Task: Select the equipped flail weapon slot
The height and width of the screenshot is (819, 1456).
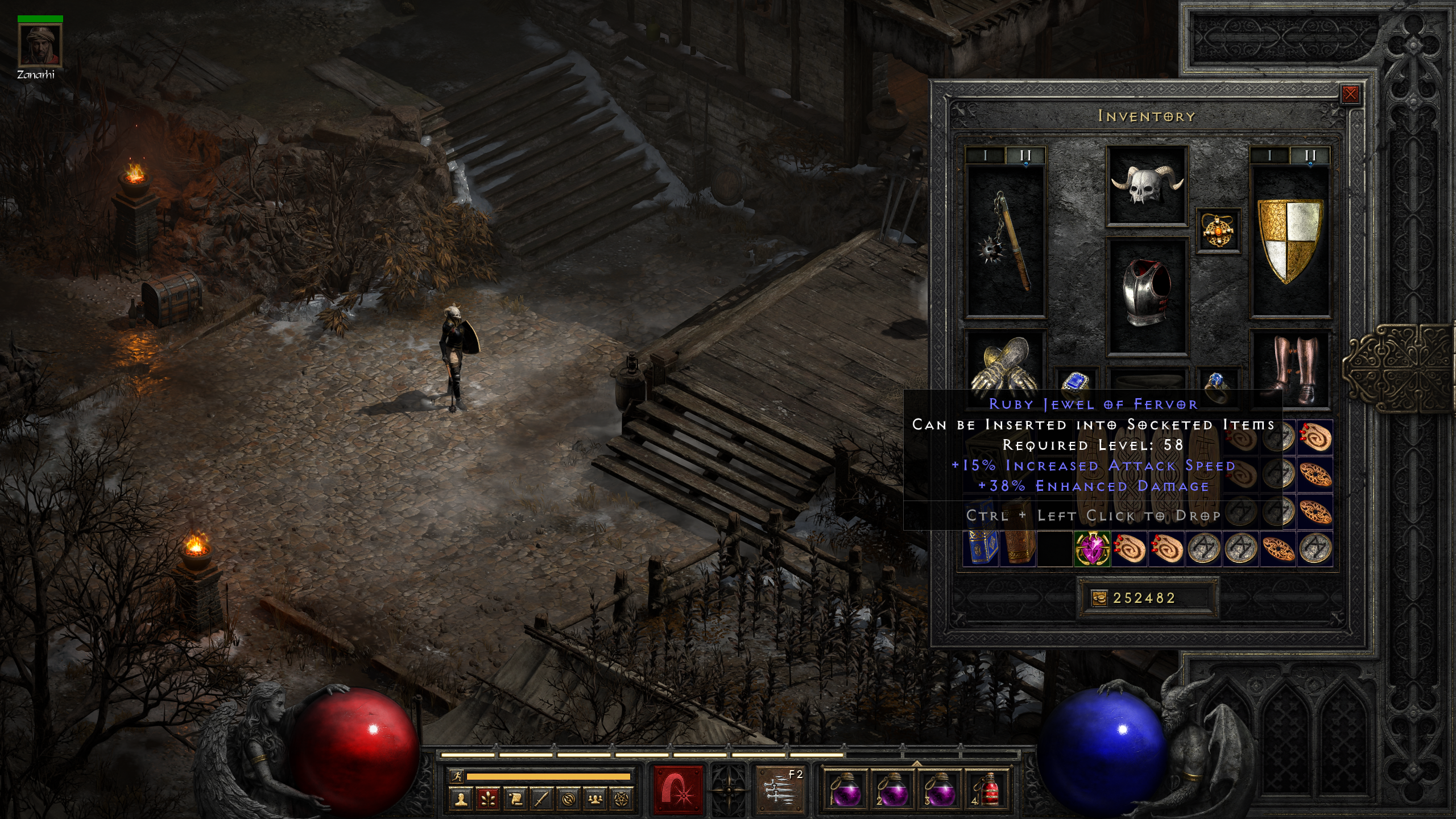Action: click(x=1006, y=242)
